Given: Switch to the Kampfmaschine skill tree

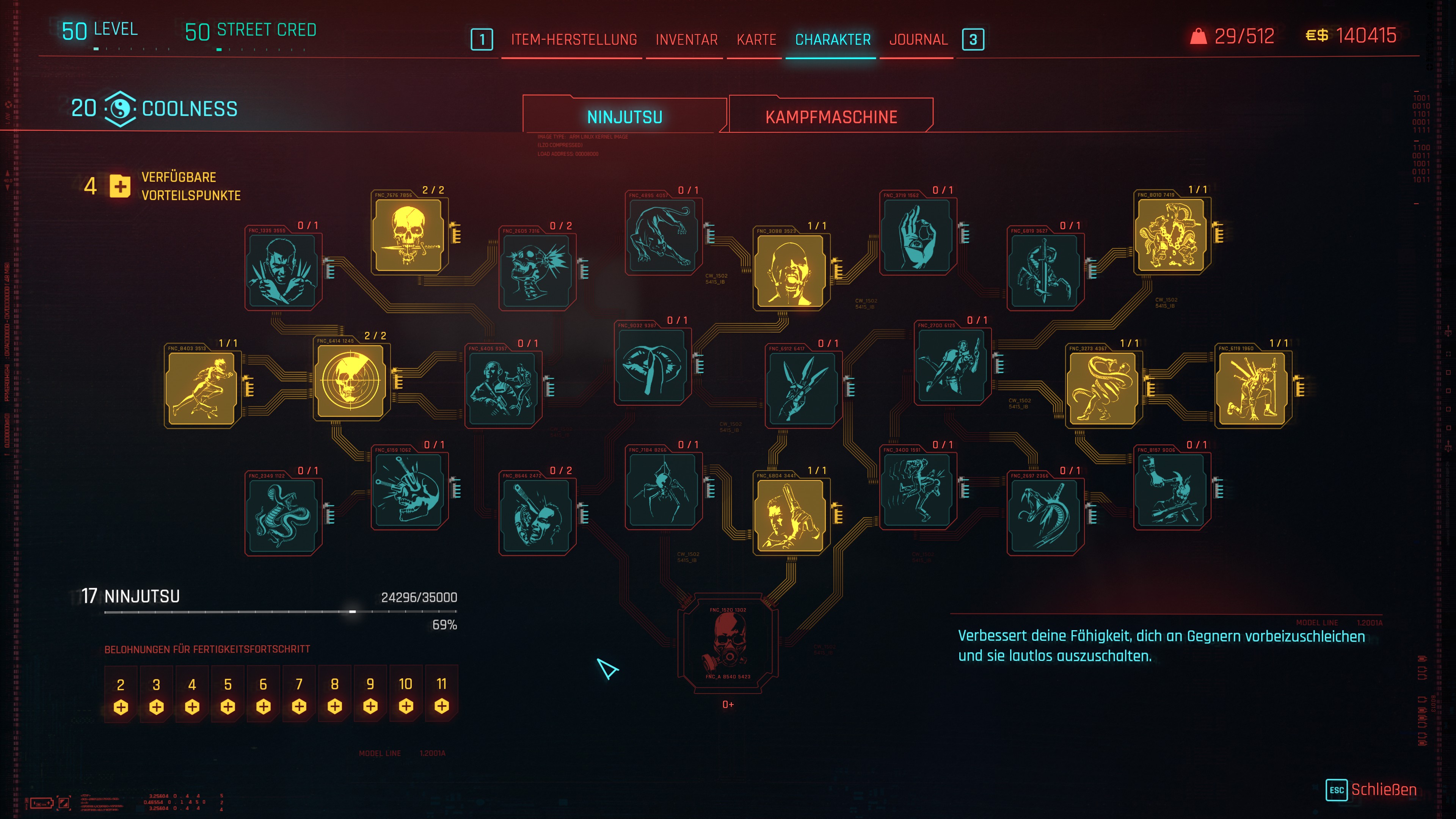Looking at the screenshot, I should [x=831, y=116].
